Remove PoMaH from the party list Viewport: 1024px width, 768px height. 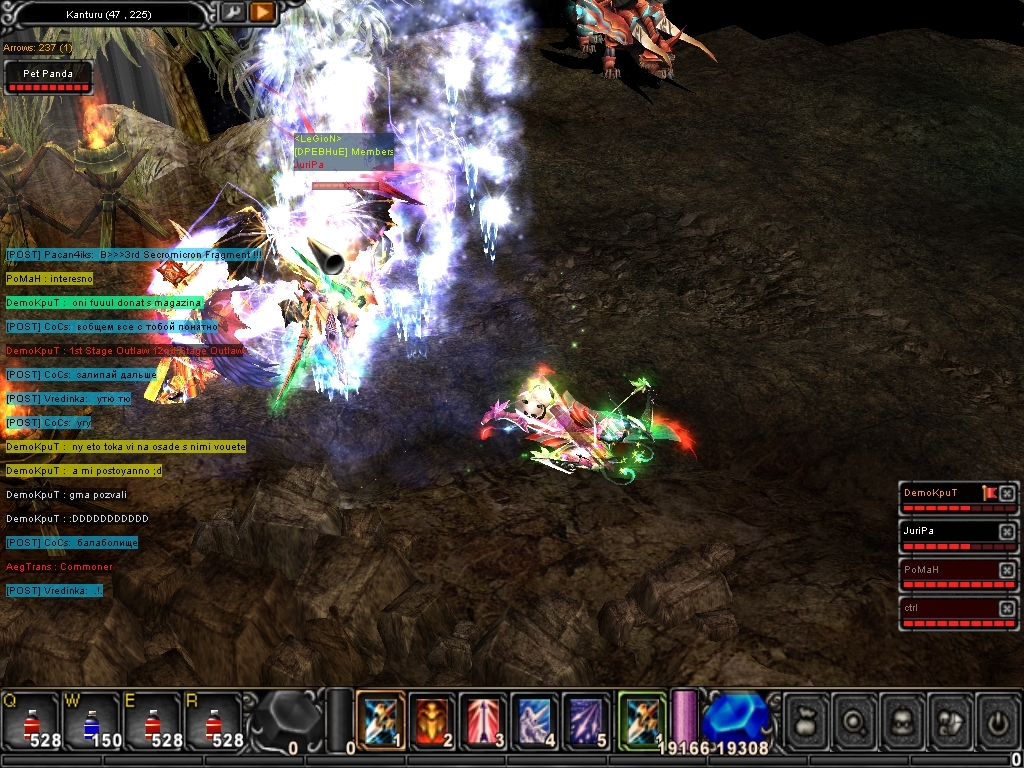tap(1007, 570)
